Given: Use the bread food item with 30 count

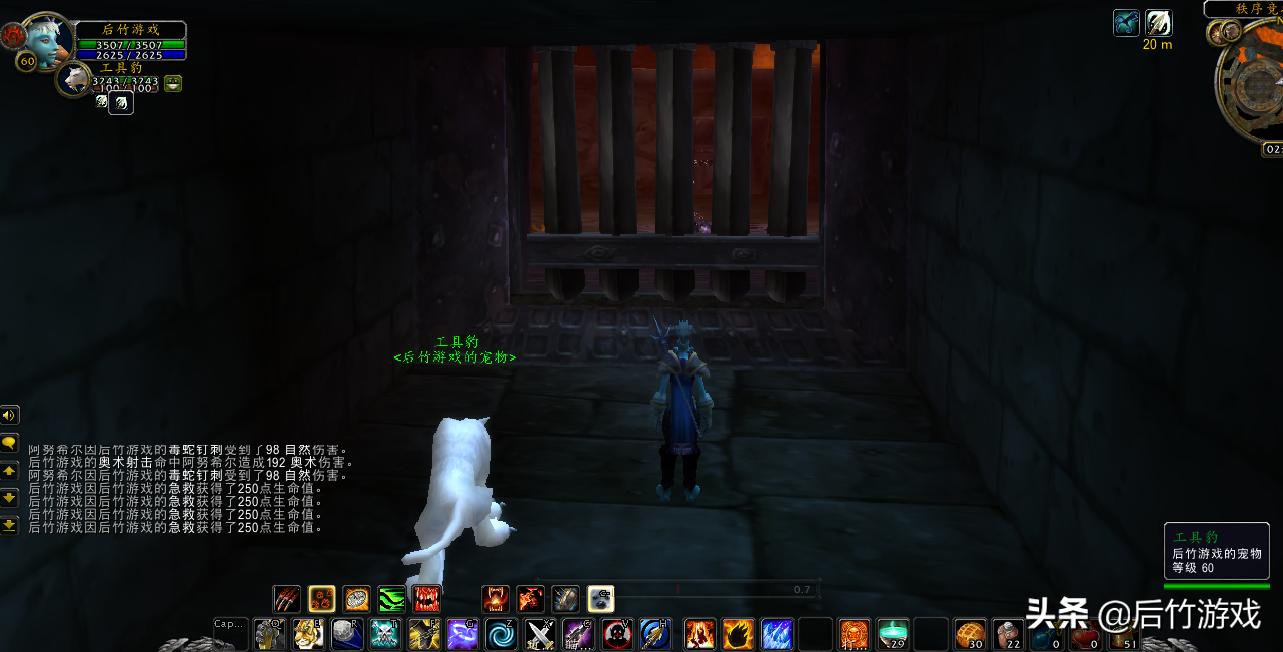Looking at the screenshot, I should point(969,634).
